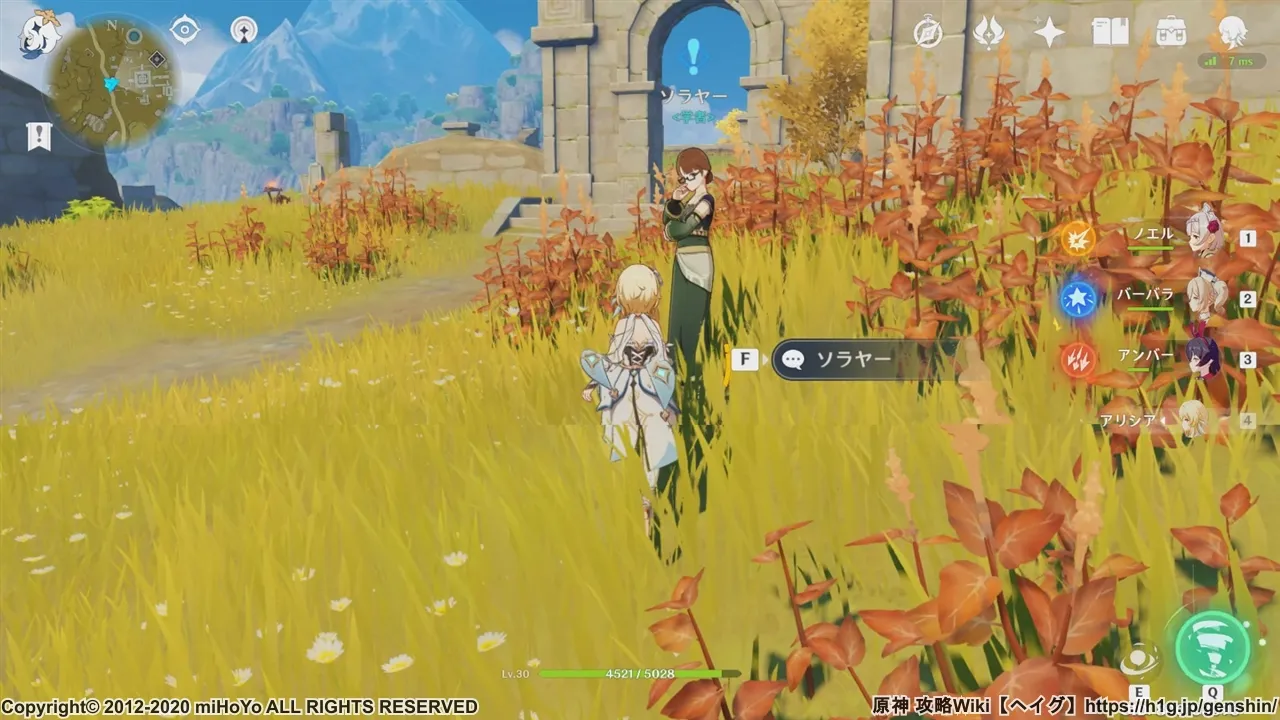Trigger バーバラ's blue star burst icon

pos(1078,299)
